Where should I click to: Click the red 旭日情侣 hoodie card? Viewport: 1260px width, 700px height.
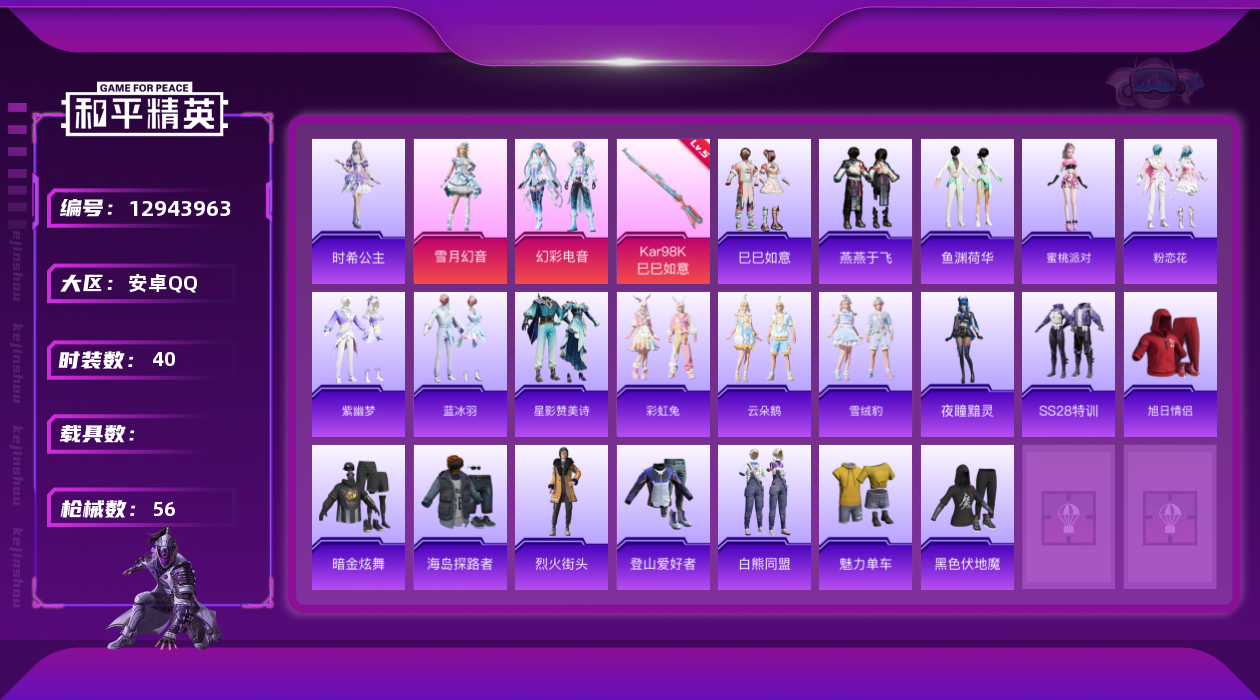(1170, 364)
